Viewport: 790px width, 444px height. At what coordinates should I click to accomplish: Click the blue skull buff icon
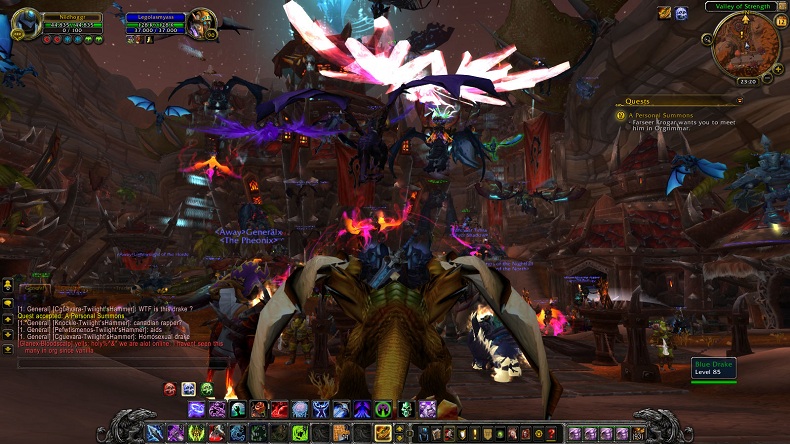tap(682, 13)
